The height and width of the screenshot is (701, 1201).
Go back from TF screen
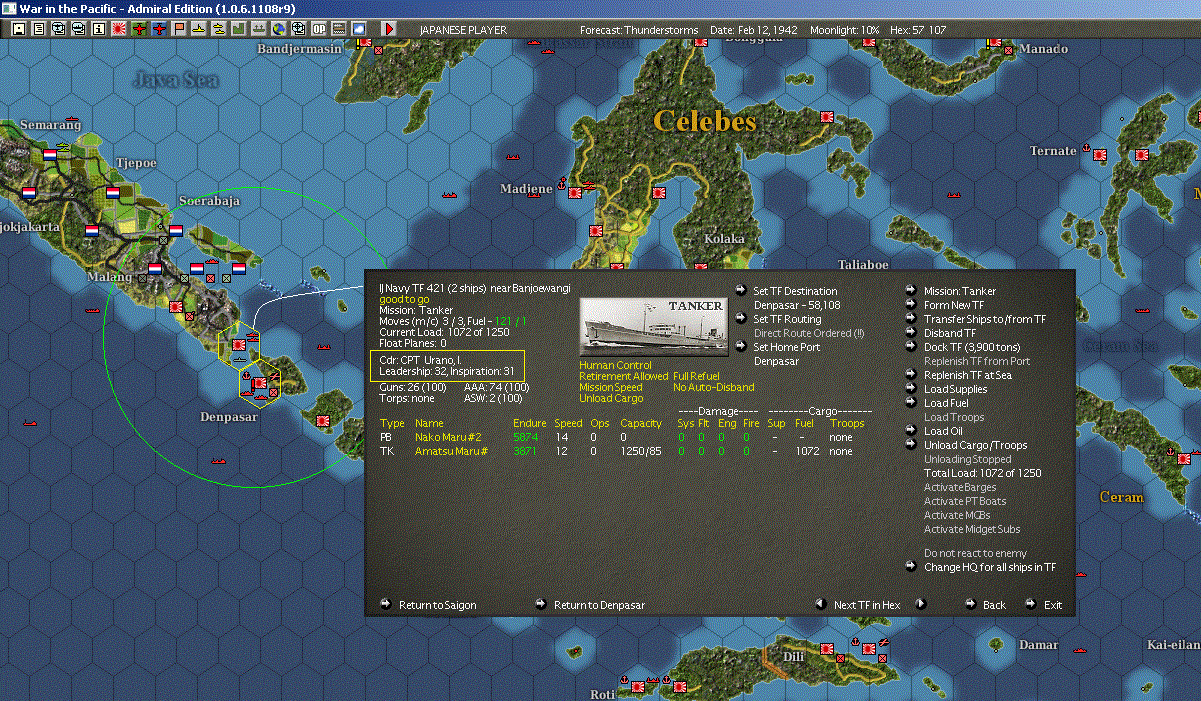point(993,605)
